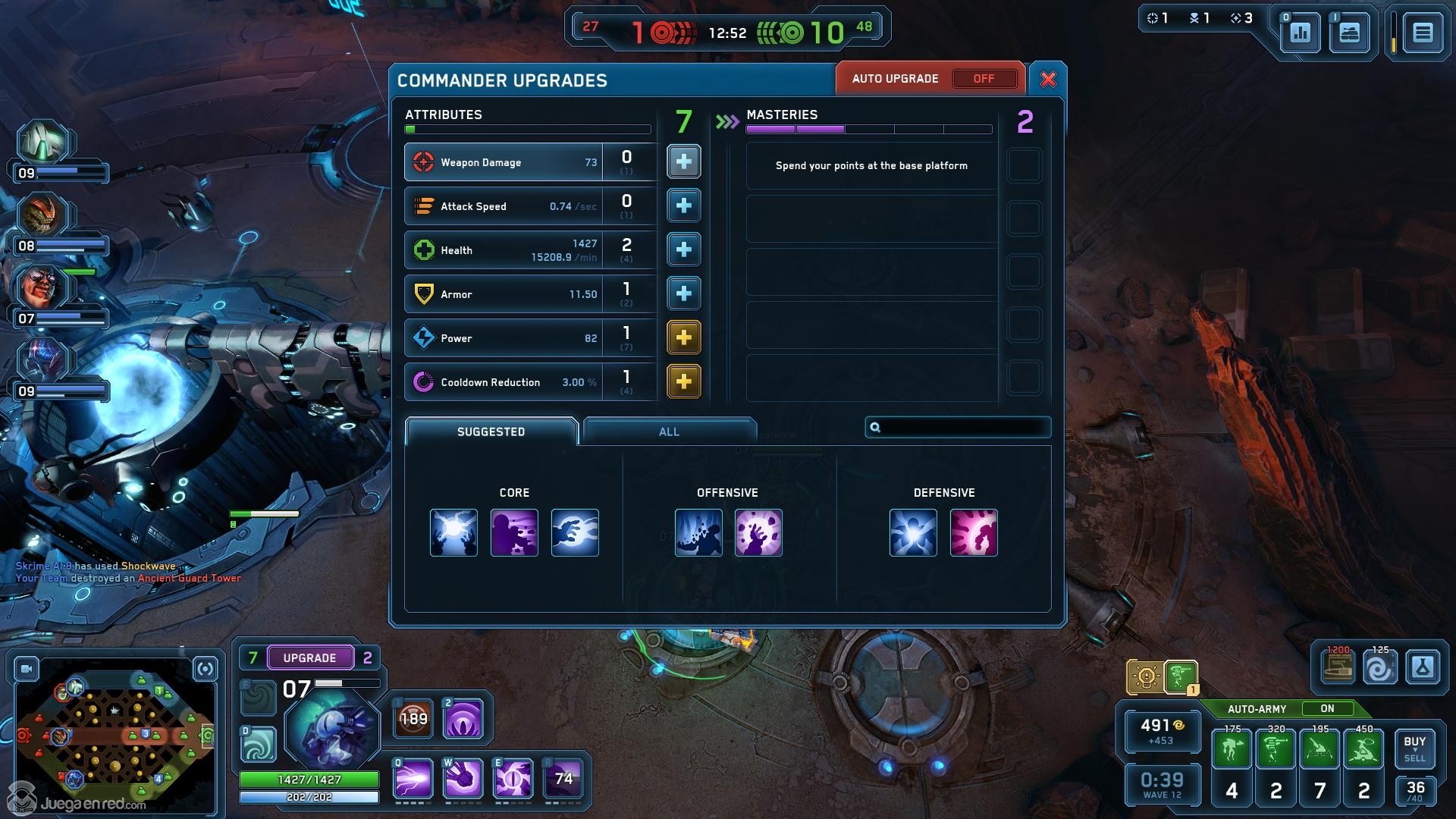Open the scoreboard bar-chart icon
The height and width of the screenshot is (819, 1456).
point(1300,33)
